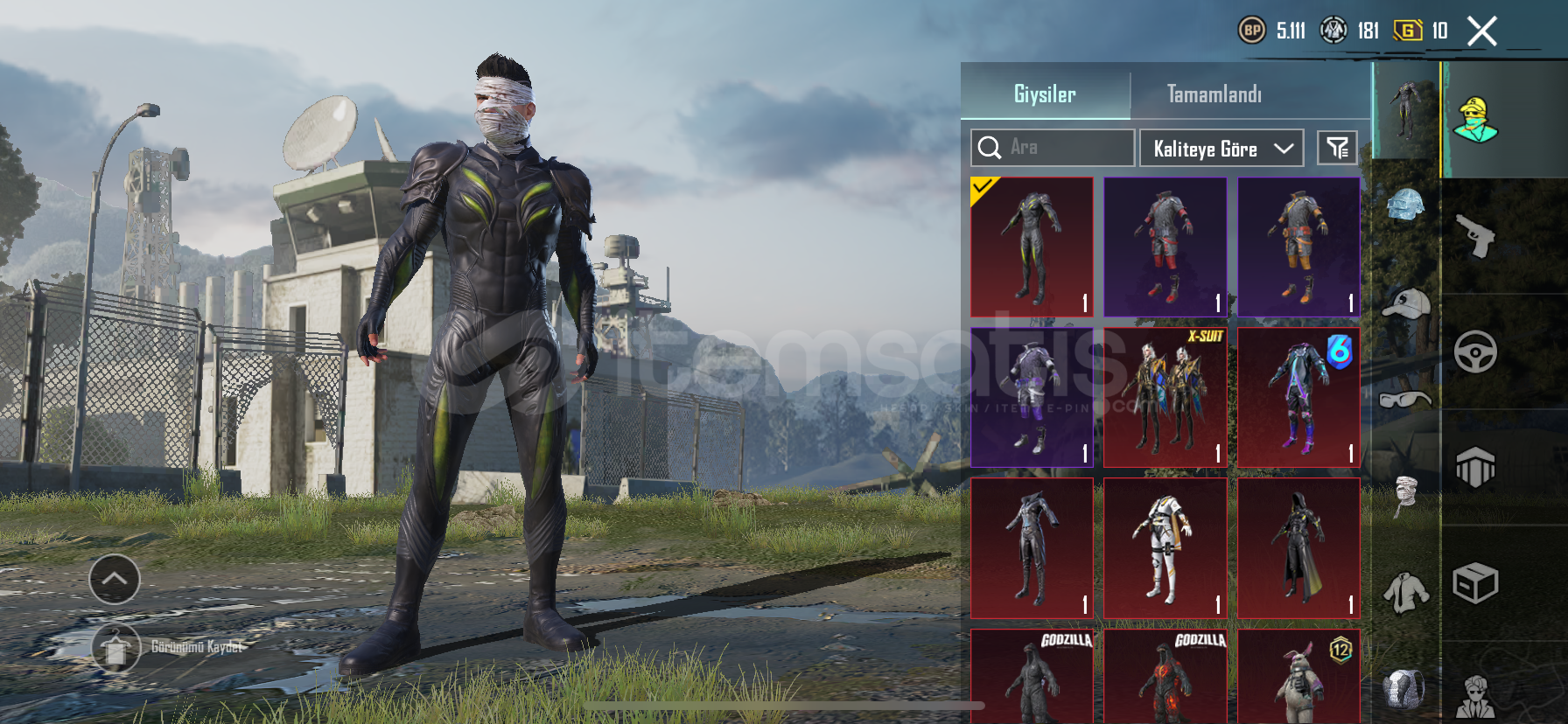Show the helmet category
The image size is (1568, 724).
(1405, 206)
